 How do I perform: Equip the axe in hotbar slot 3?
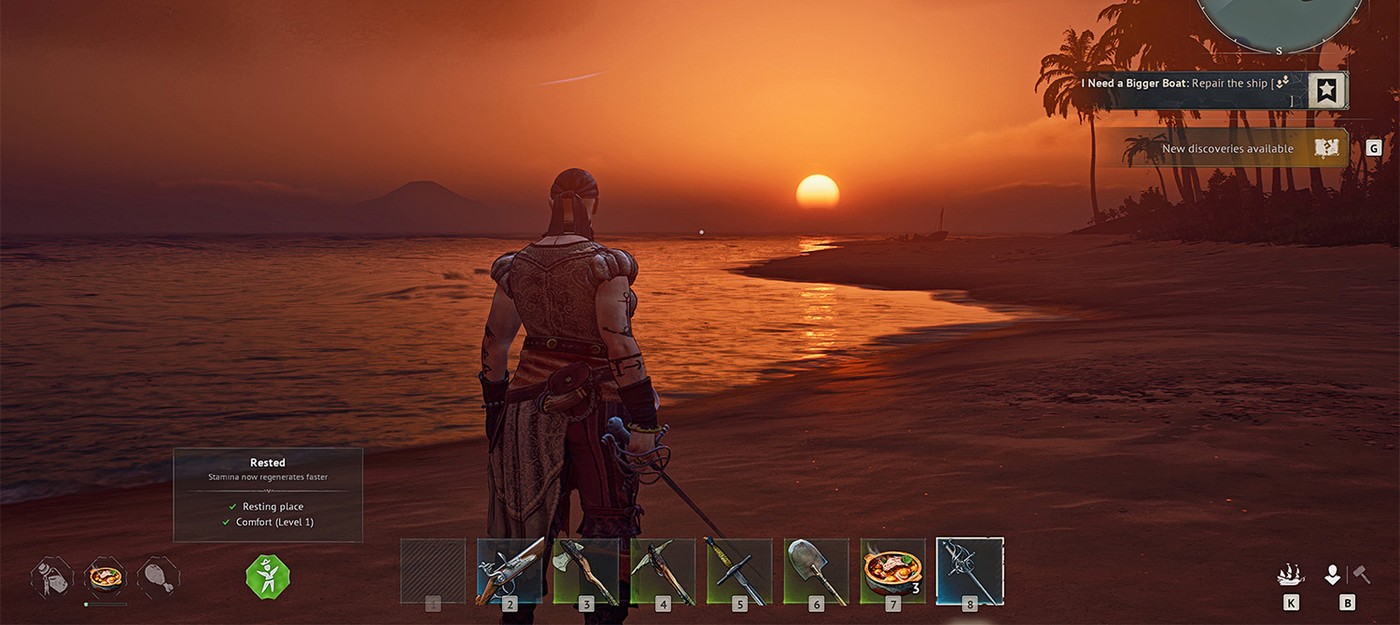587,571
